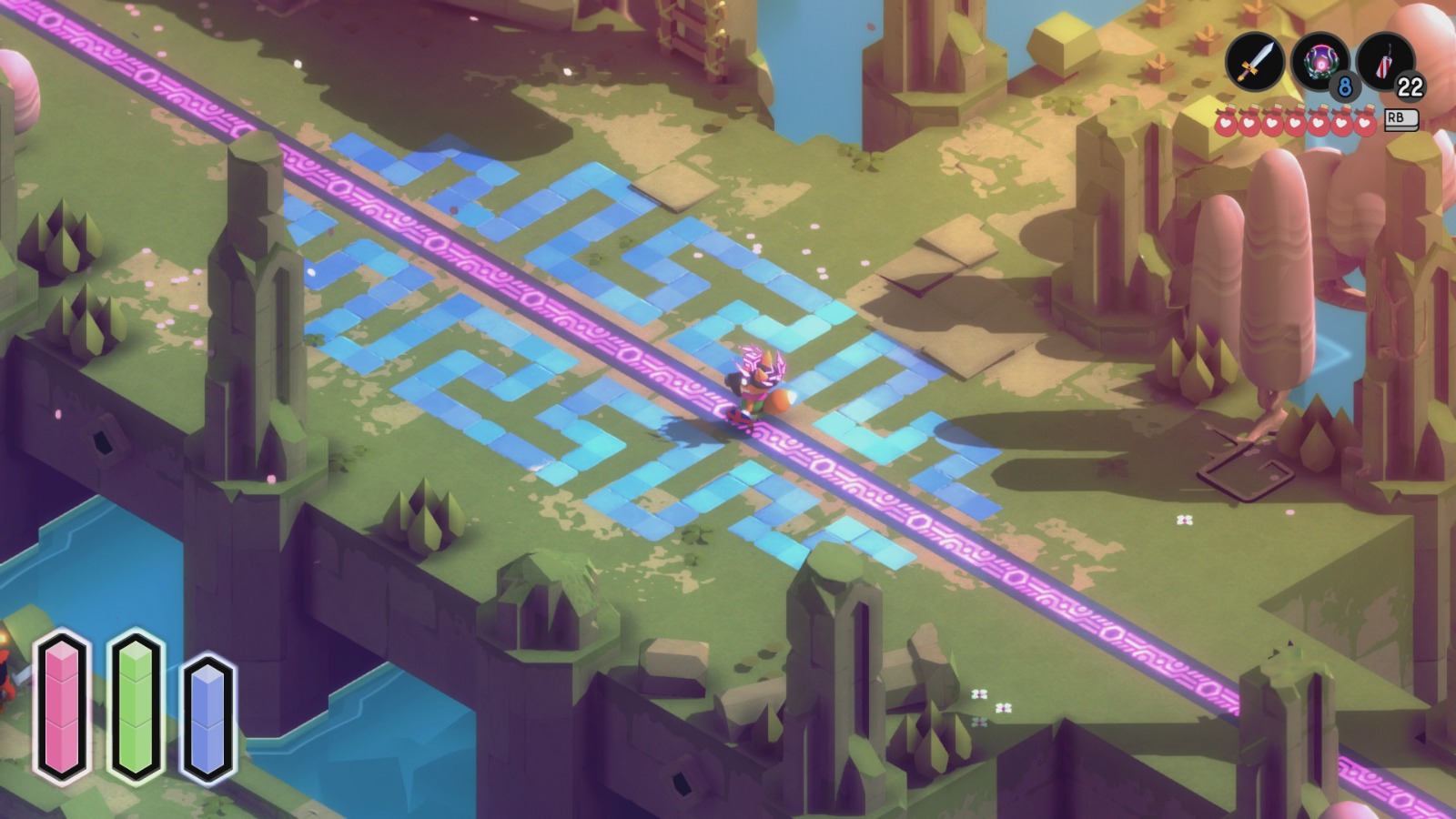Image resolution: width=1456 pixels, height=819 pixels.
Task: Click the second heart potion bag
Action: coord(1249,122)
